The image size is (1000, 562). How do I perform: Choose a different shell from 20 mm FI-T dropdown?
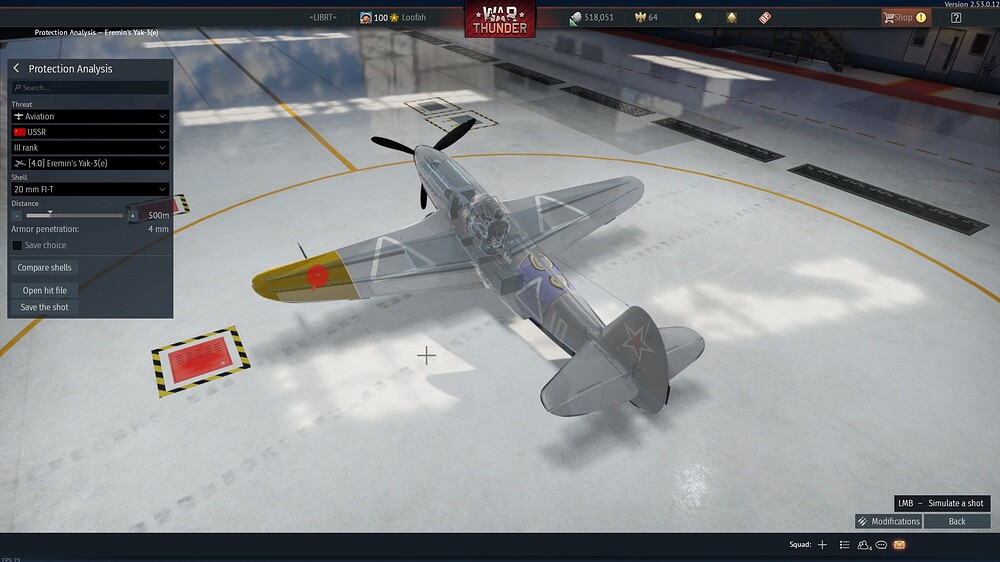click(90, 189)
